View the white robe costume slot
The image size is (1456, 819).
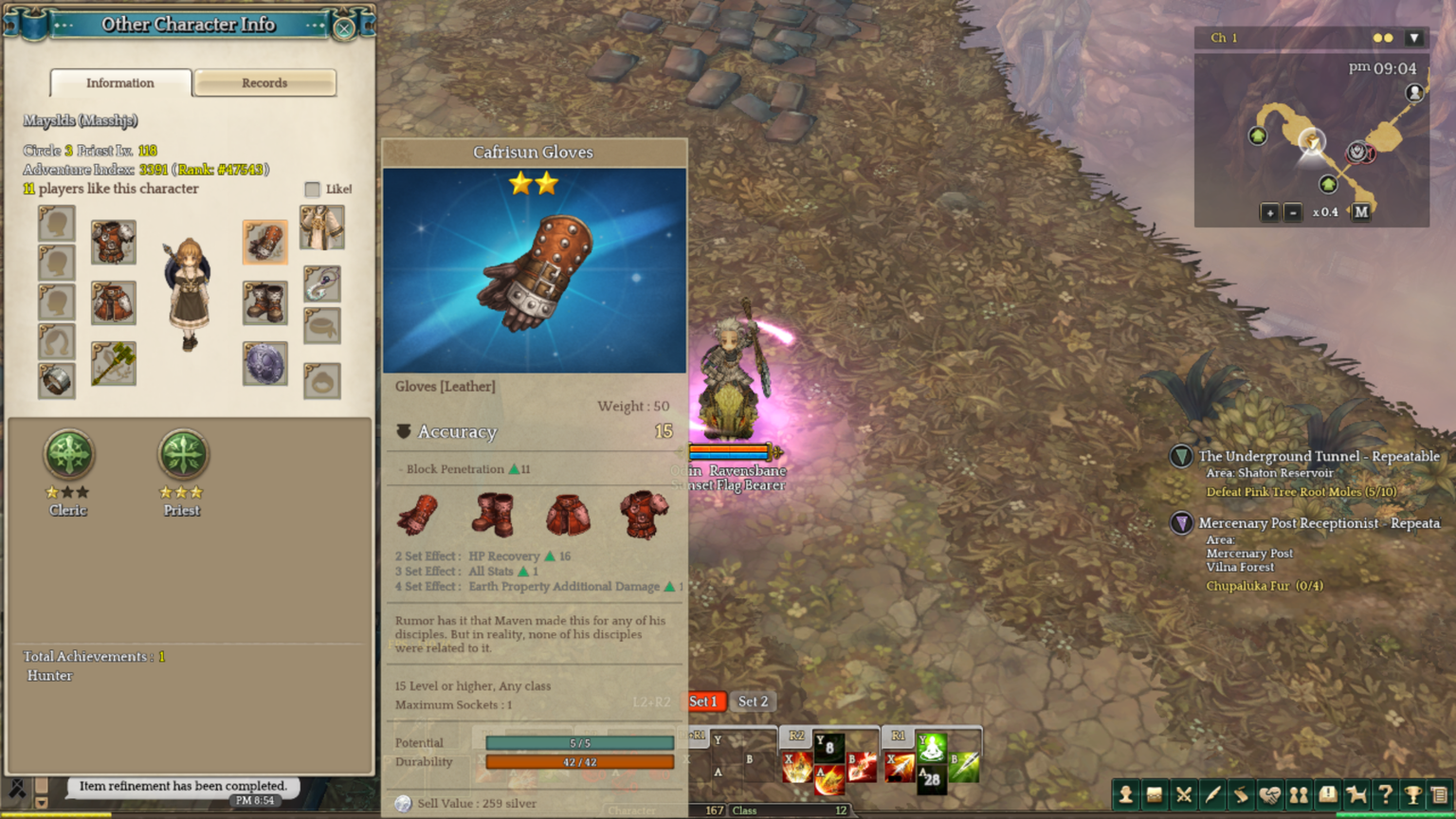tap(322, 228)
